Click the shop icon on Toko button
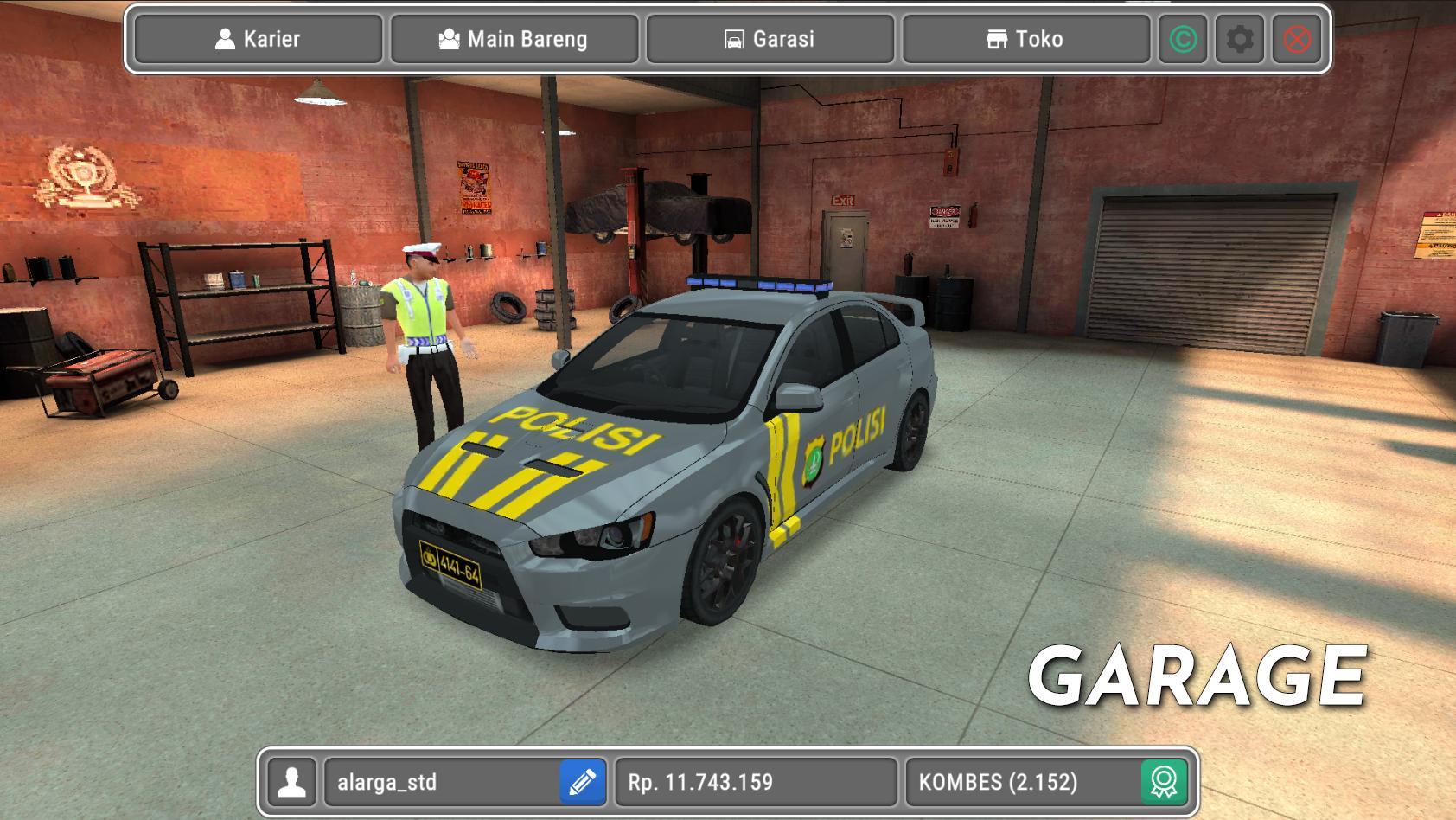1456x820 pixels. point(996,39)
